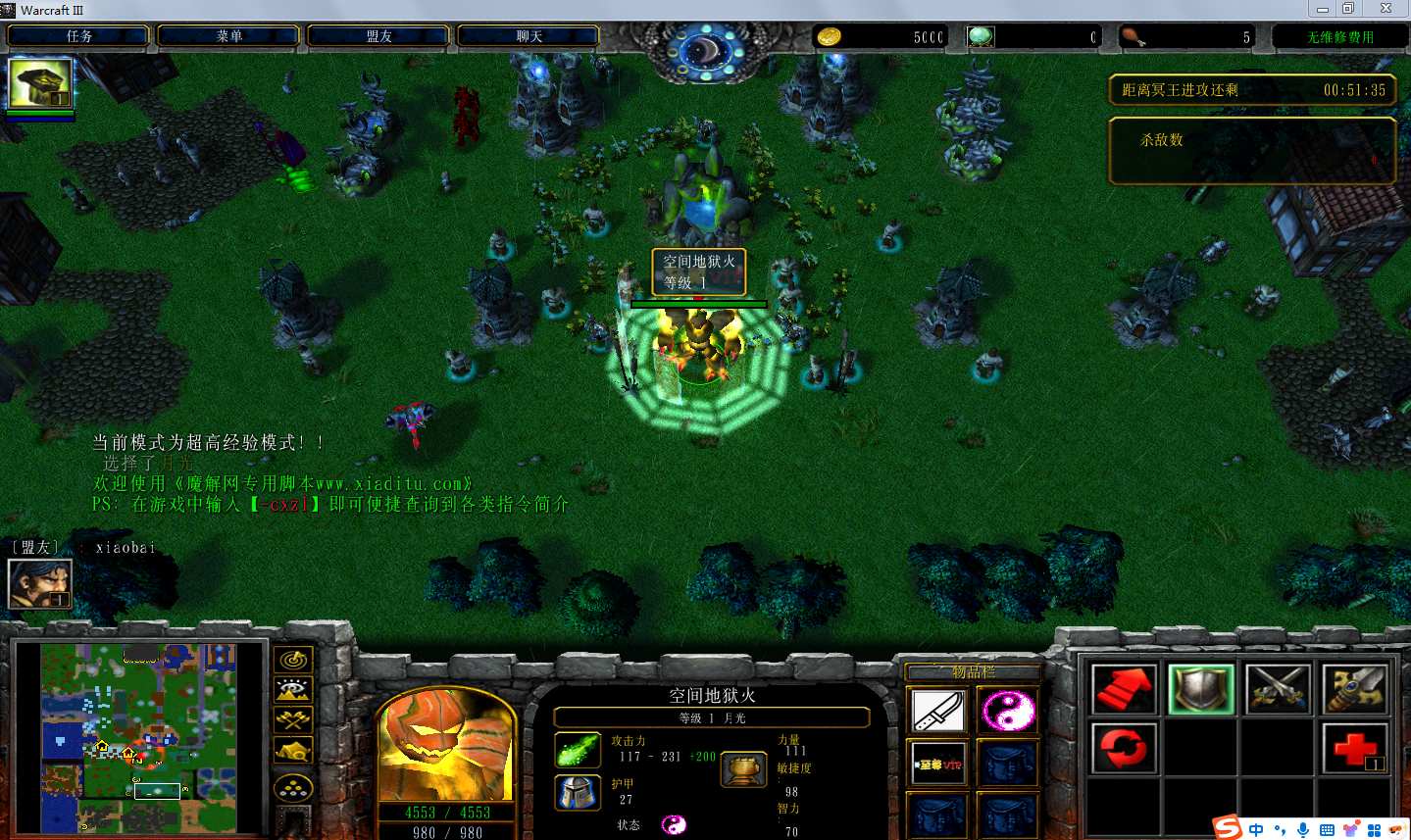Close the Warcraft III window
The width and height of the screenshot is (1411, 840).
1386,9
